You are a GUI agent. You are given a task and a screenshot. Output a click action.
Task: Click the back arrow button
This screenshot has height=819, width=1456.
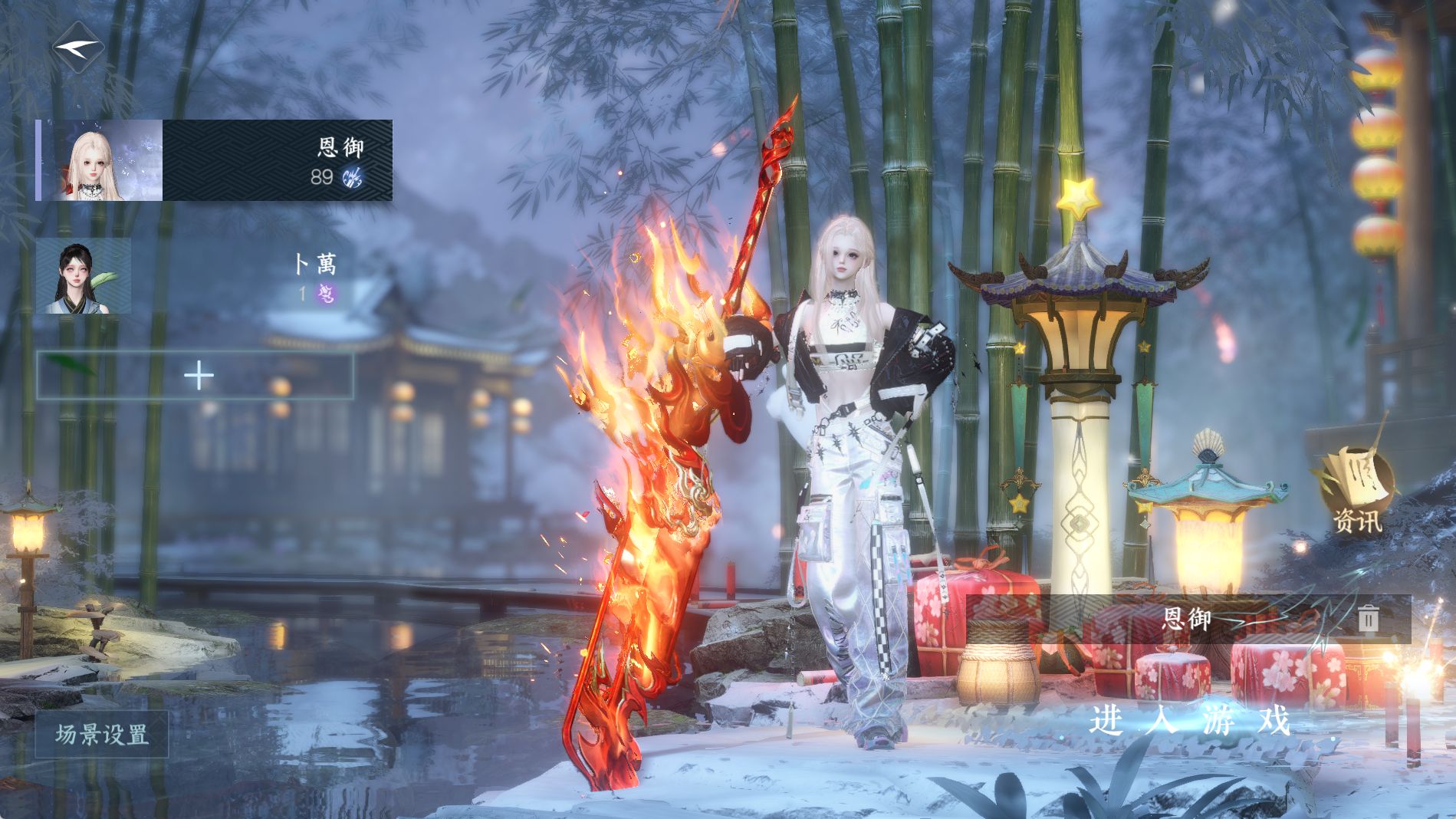click(x=77, y=48)
